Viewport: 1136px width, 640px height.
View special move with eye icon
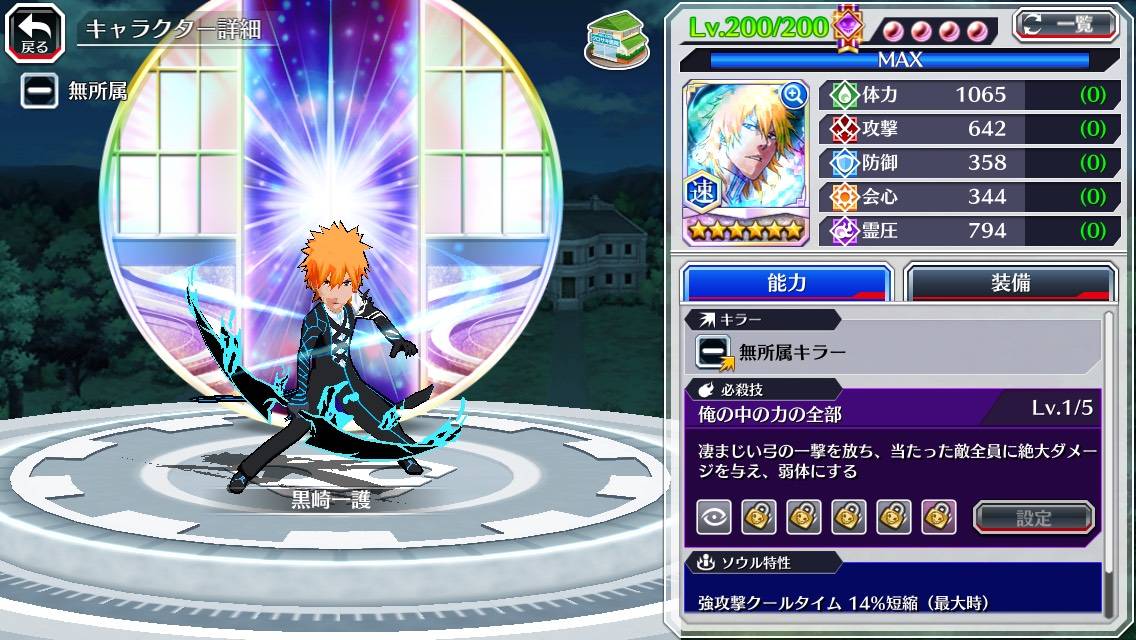(713, 517)
